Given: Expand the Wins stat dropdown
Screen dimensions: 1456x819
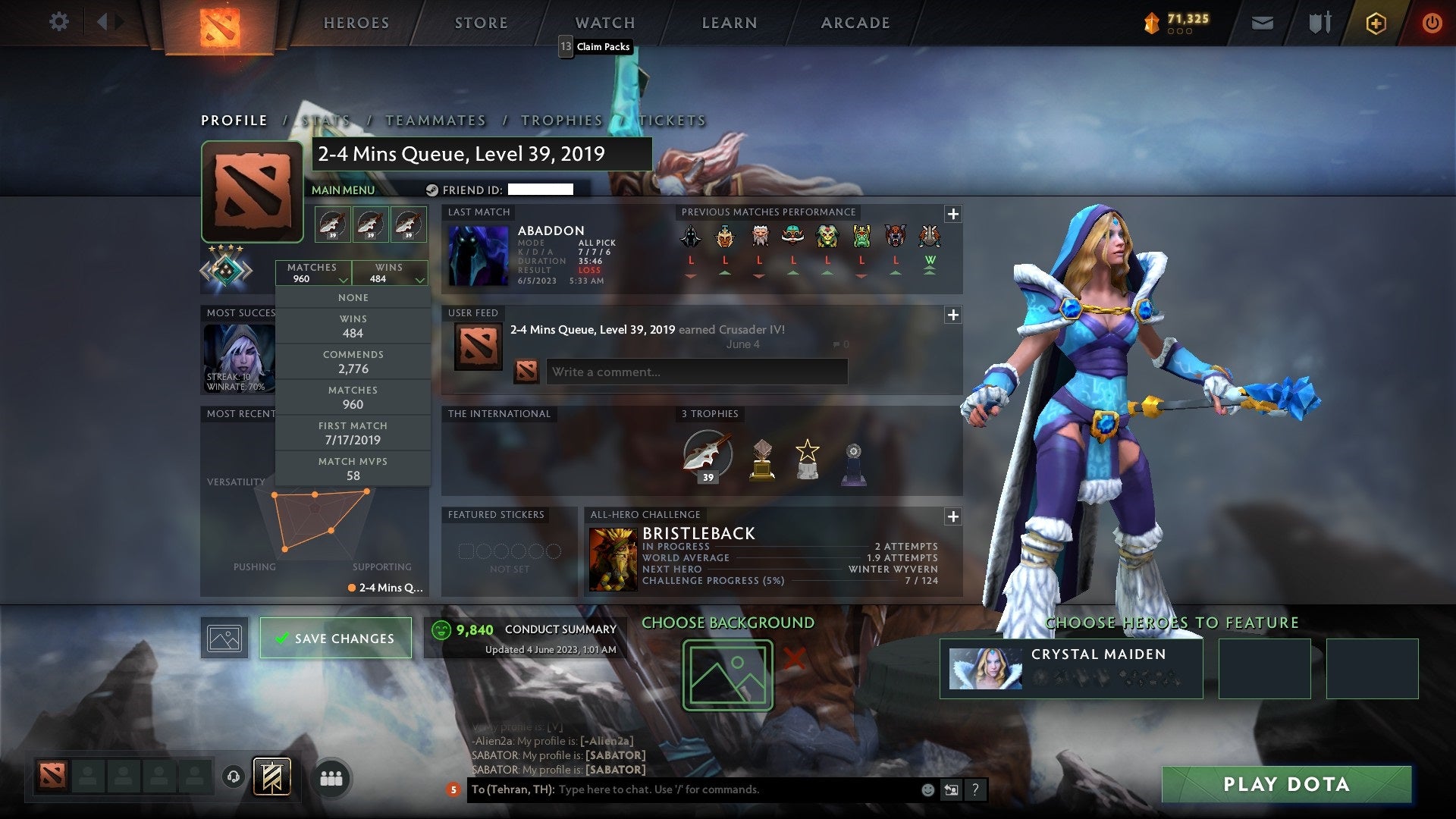Looking at the screenshot, I should click(x=389, y=272).
